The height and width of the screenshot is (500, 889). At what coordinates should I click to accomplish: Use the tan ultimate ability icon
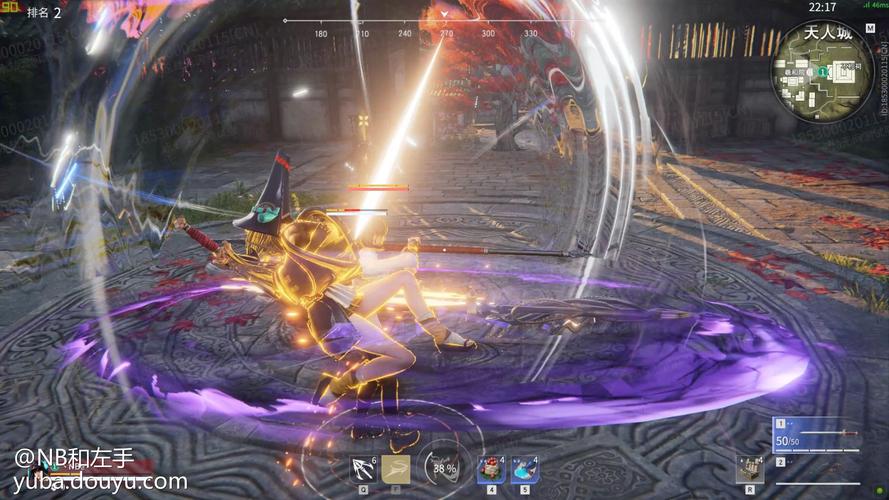click(x=396, y=468)
